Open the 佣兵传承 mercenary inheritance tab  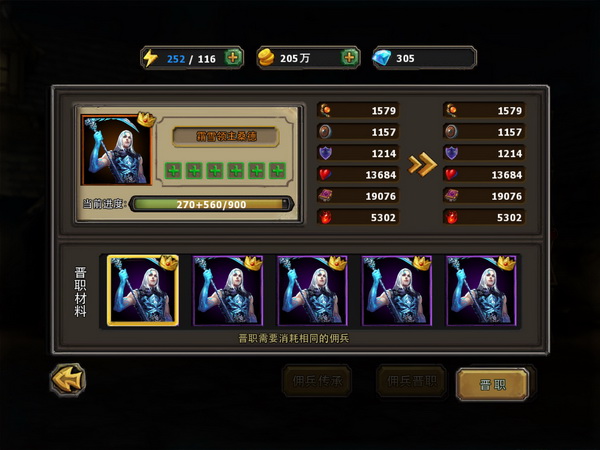(317, 381)
